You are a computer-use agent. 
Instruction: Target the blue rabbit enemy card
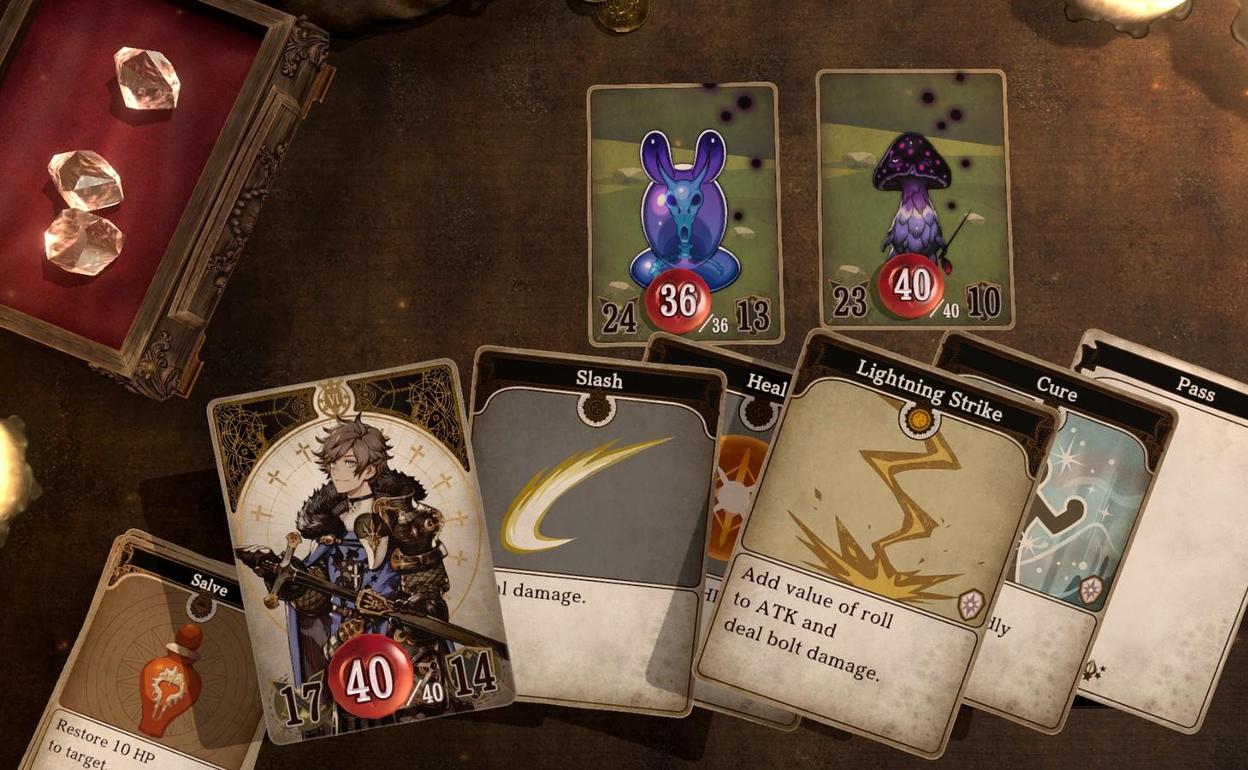[x=684, y=210]
